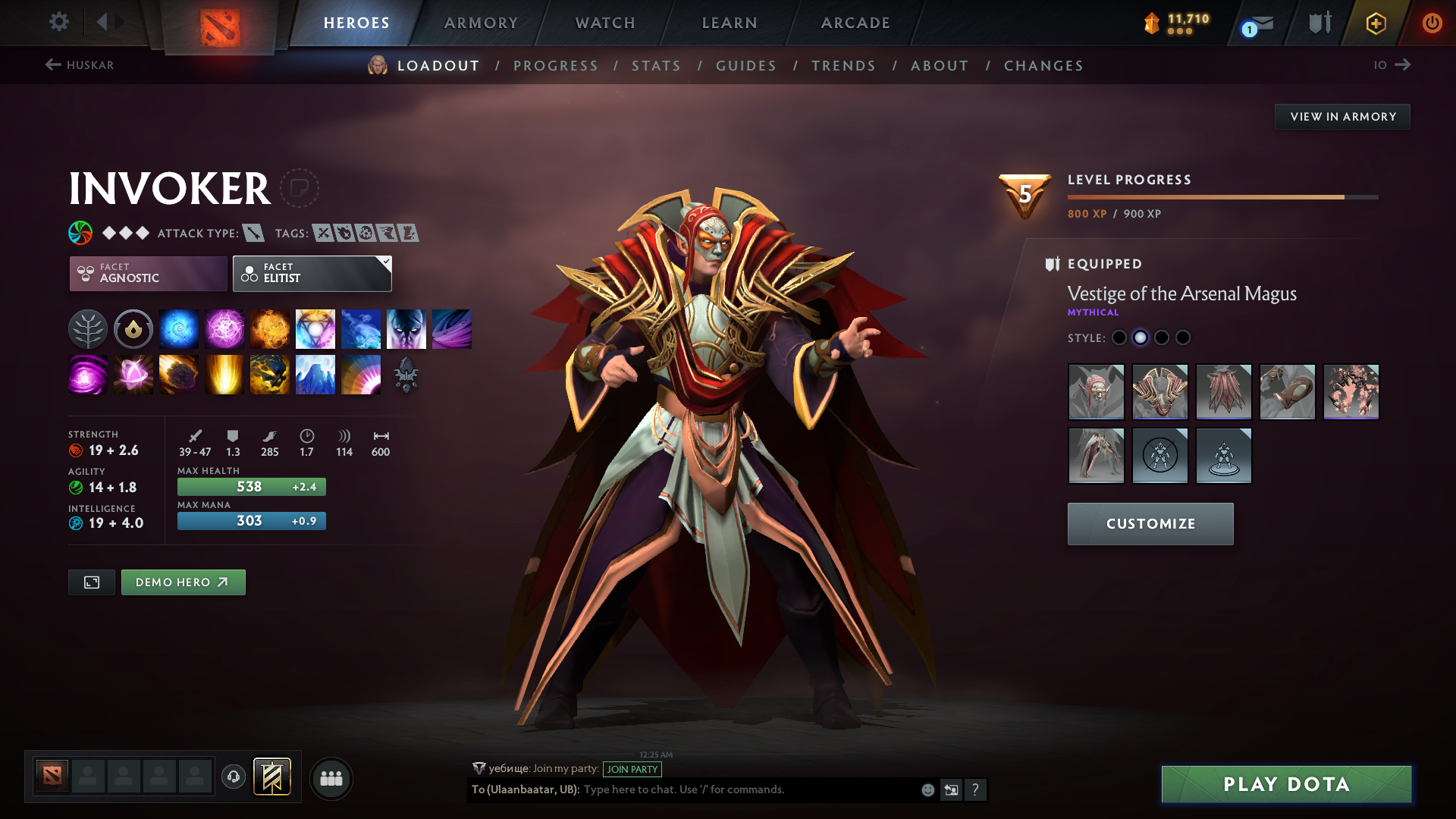
Task: Select the third Style radio button
Action: 1162,337
